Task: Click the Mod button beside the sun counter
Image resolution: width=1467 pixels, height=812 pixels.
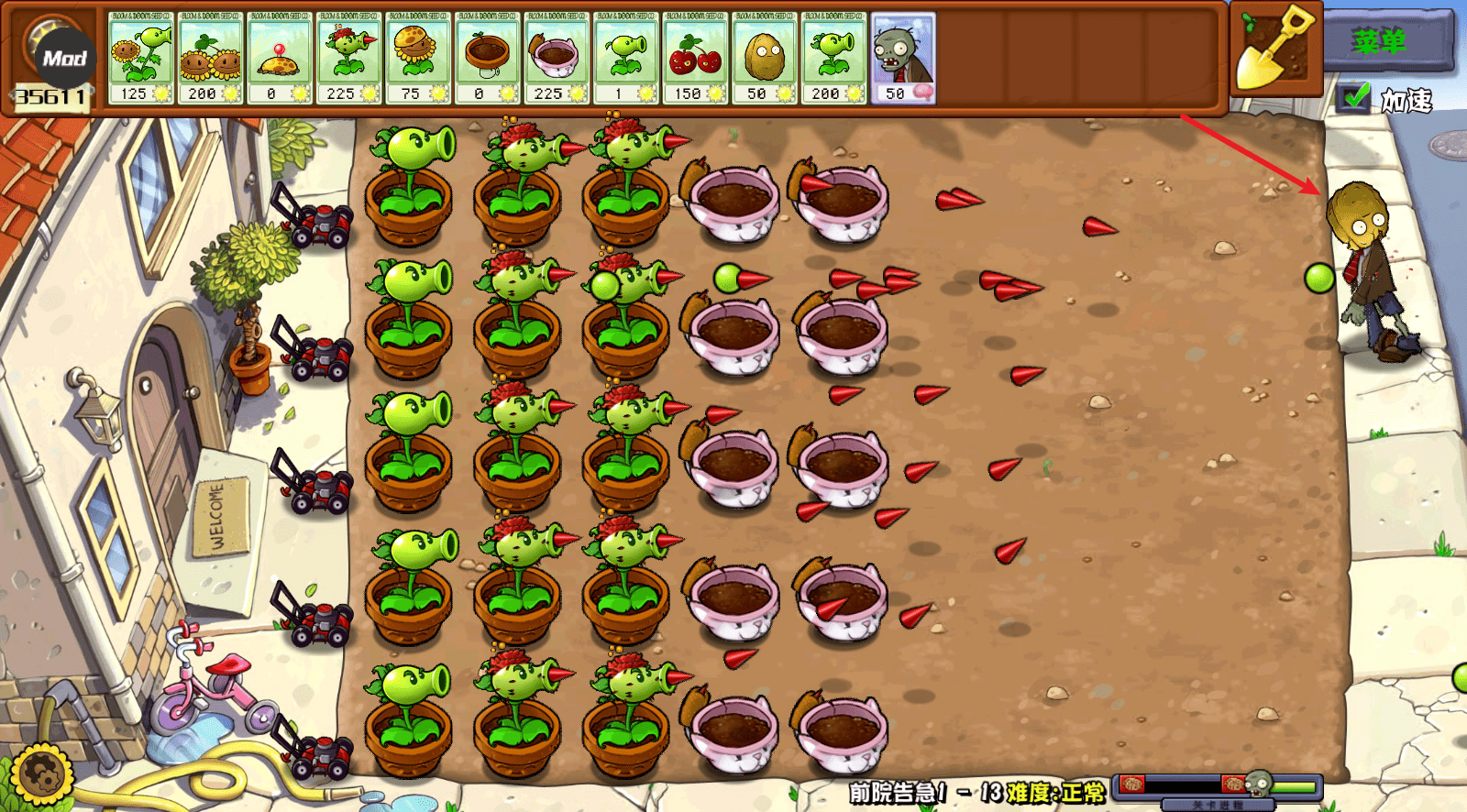Action: pos(64,59)
